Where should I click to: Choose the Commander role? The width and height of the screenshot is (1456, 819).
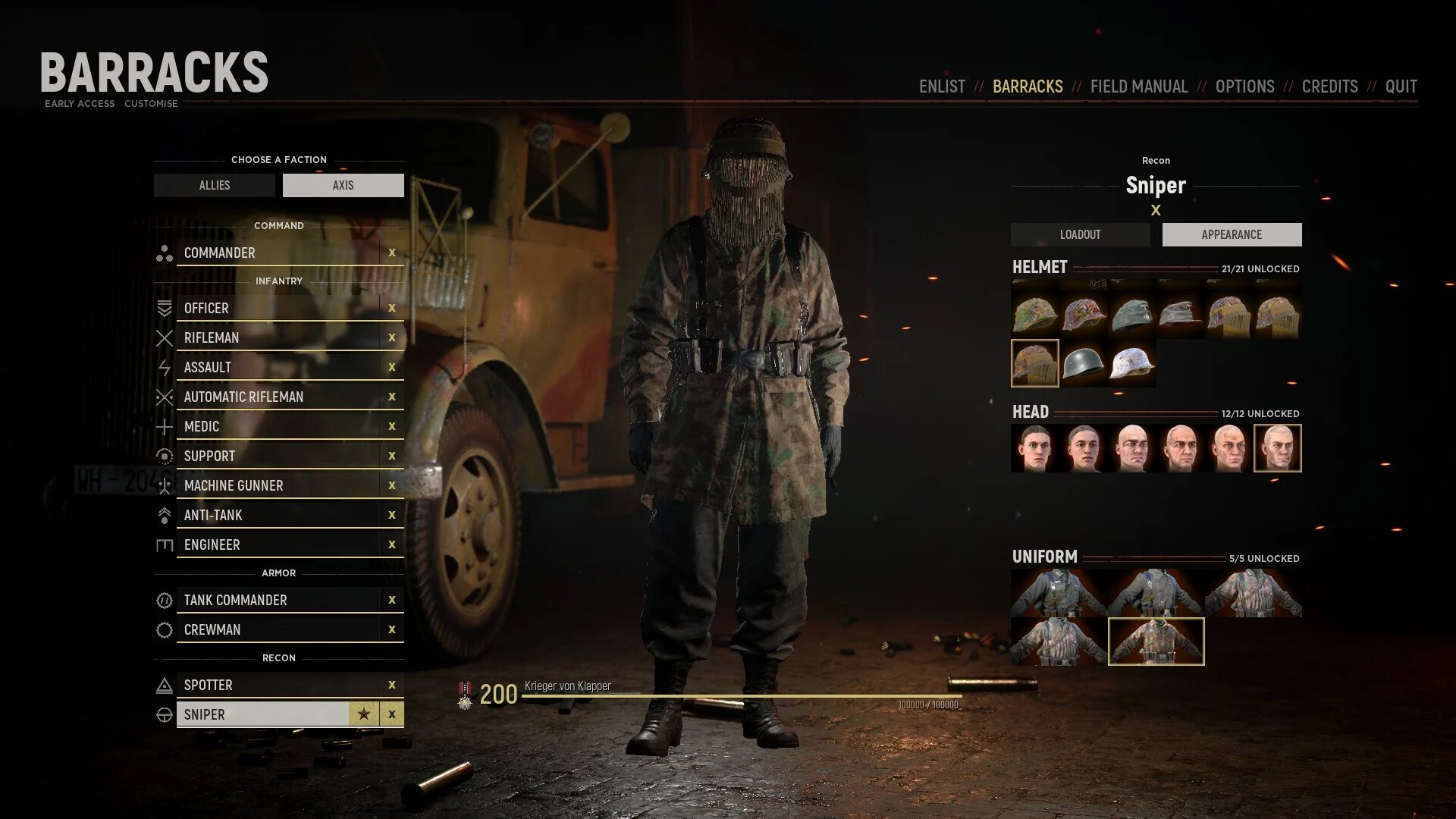[278, 253]
